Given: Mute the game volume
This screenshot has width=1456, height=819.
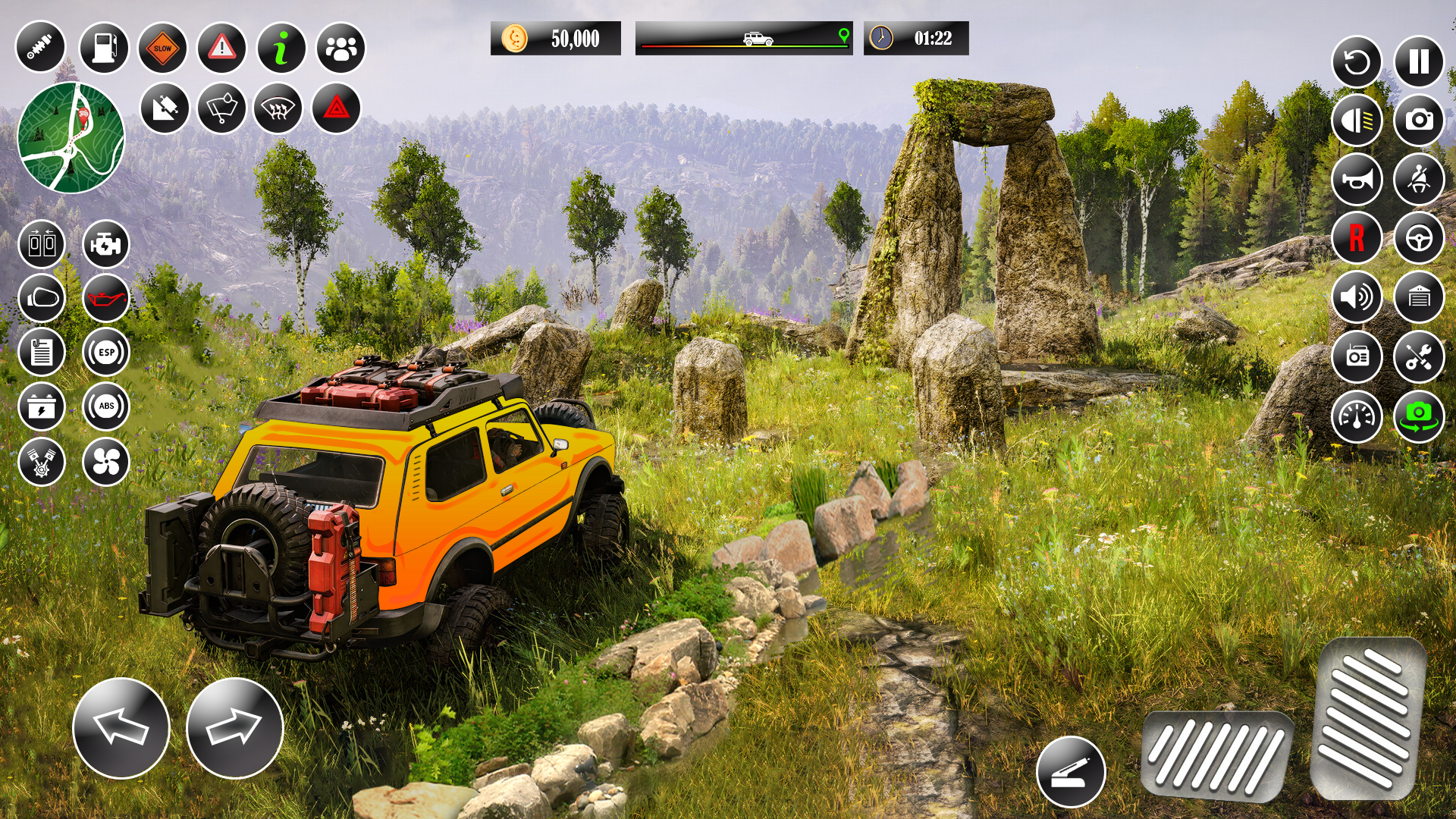Looking at the screenshot, I should point(1357,297).
